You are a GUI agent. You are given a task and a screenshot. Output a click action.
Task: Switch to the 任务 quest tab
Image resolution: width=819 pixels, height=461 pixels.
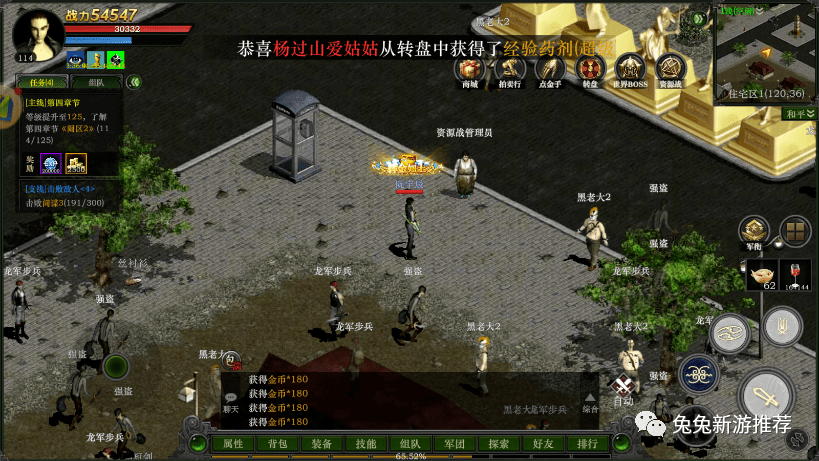pyautogui.click(x=42, y=82)
